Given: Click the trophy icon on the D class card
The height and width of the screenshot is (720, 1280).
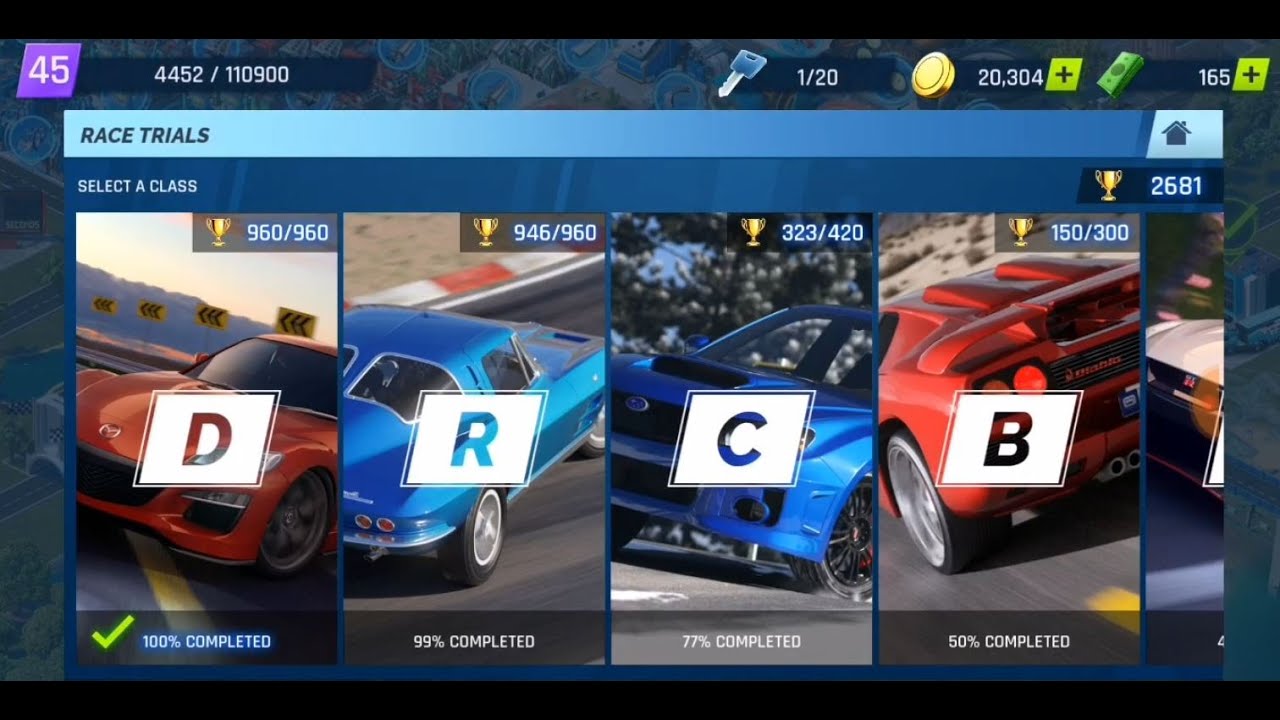Looking at the screenshot, I should [x=219, y=232].
